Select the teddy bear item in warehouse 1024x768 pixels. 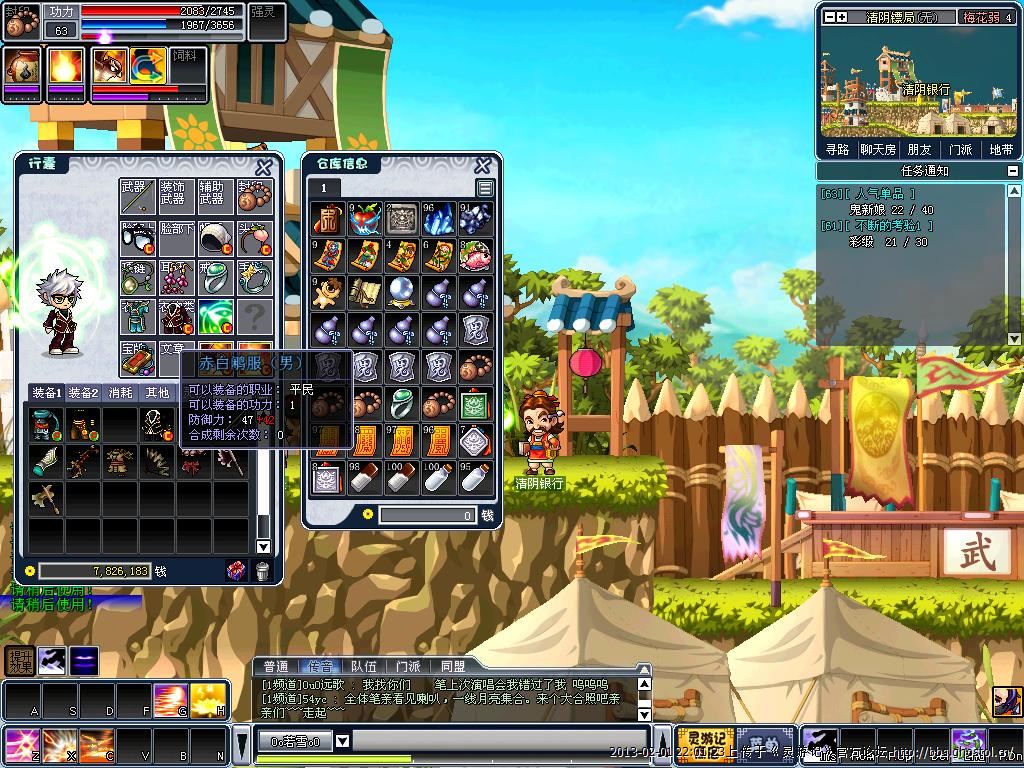tap(327, 292)
